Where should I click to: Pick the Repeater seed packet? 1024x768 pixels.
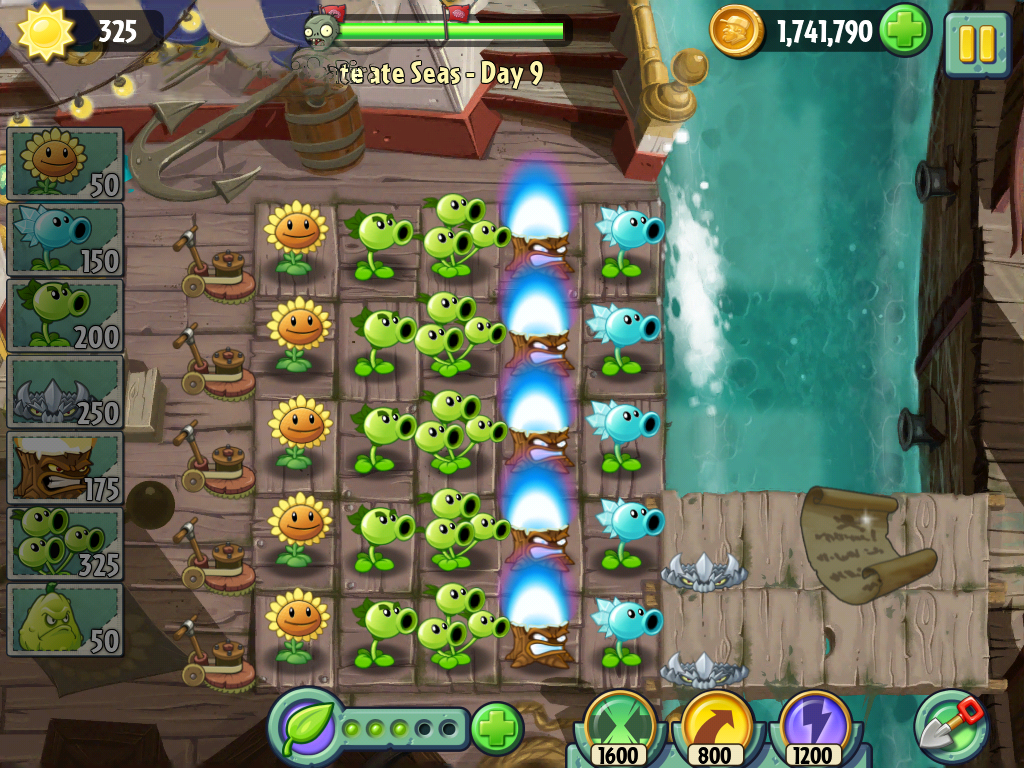tap(65, 315)
